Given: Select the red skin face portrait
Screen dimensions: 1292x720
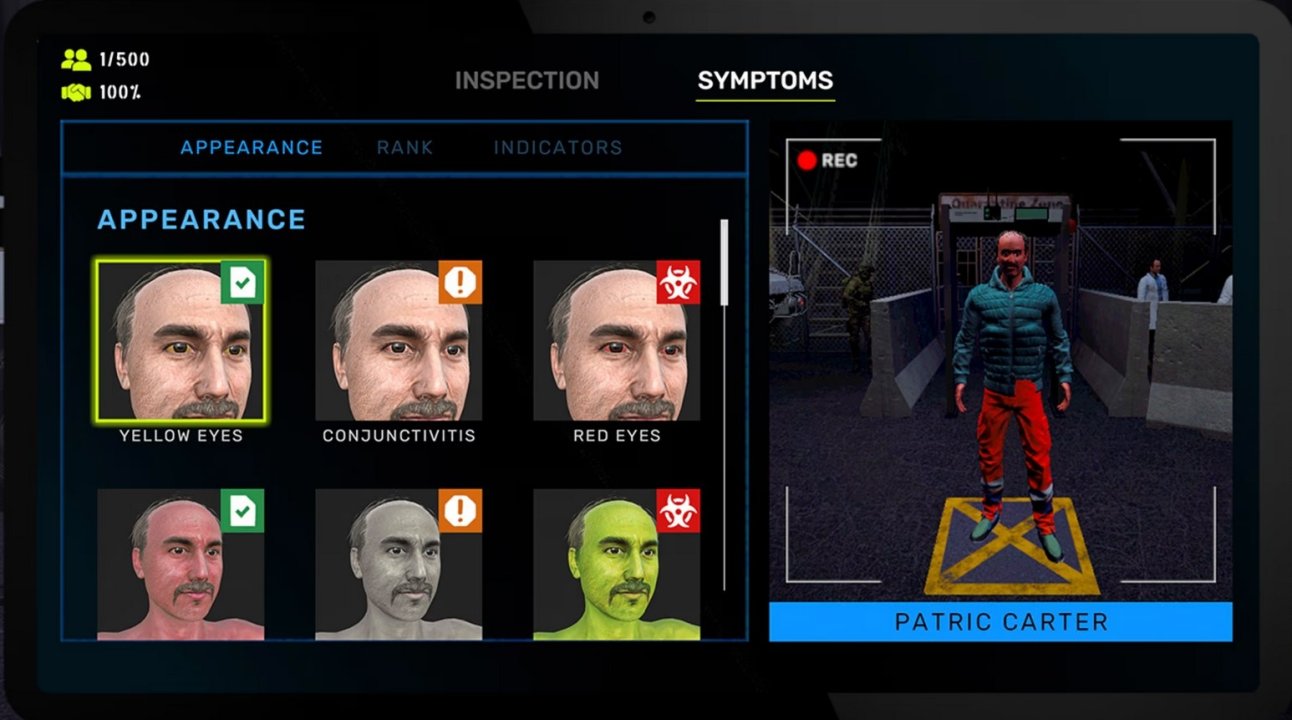Looking at the screenshot, I should pos(181,565).
